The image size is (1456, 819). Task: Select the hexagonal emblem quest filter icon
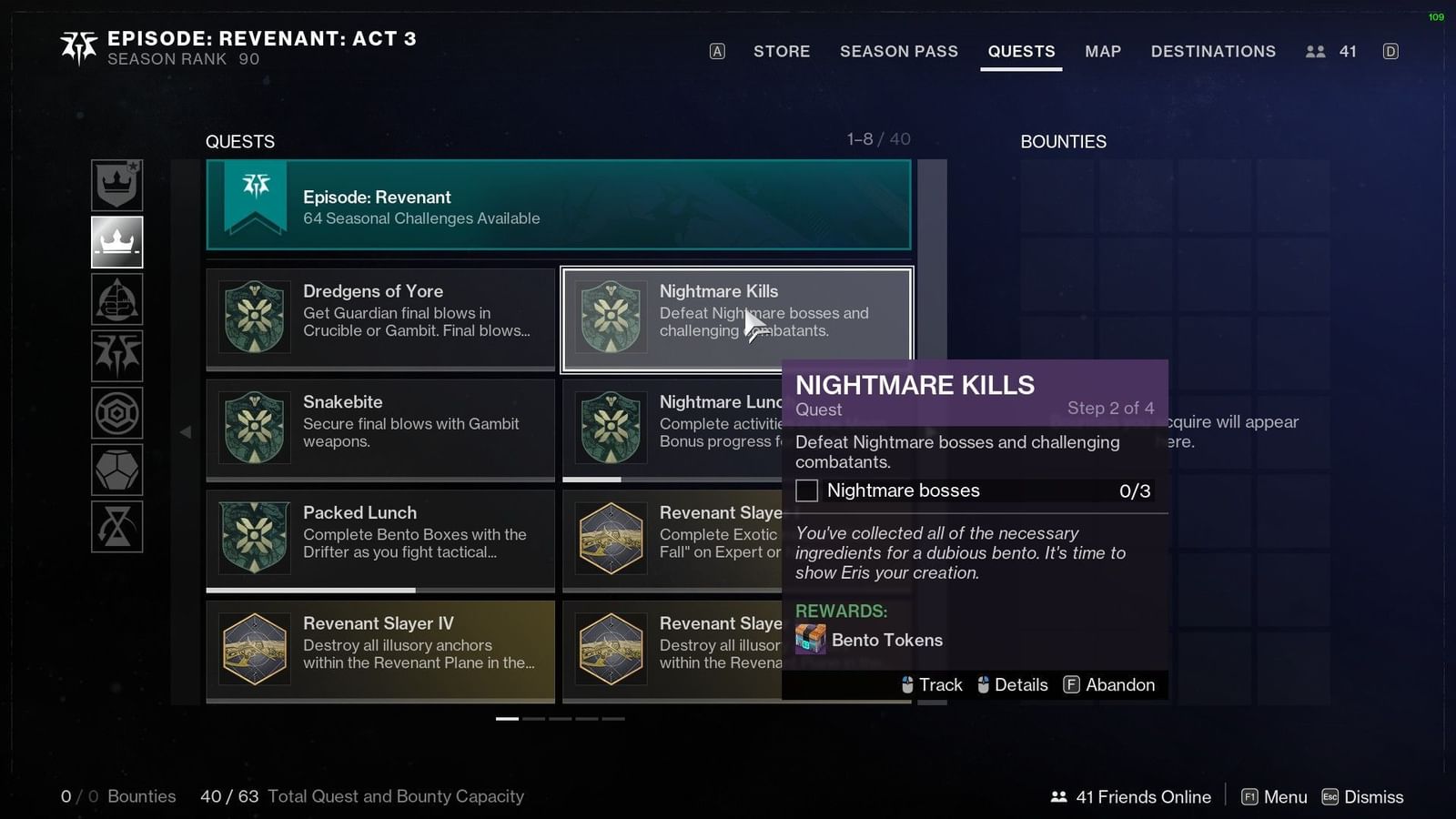116,412
